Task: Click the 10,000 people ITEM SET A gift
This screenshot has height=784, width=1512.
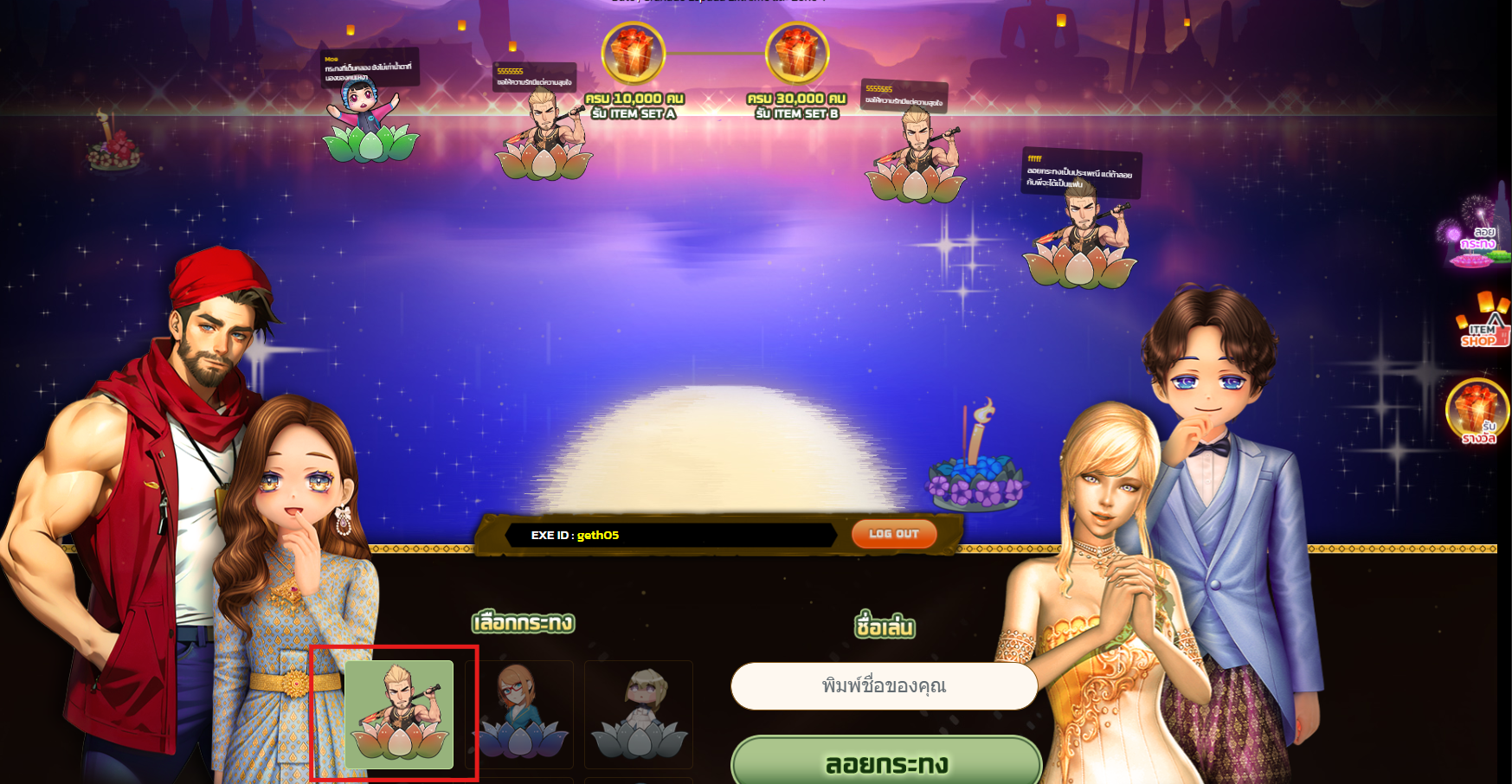Action: (x=634, y=54)
